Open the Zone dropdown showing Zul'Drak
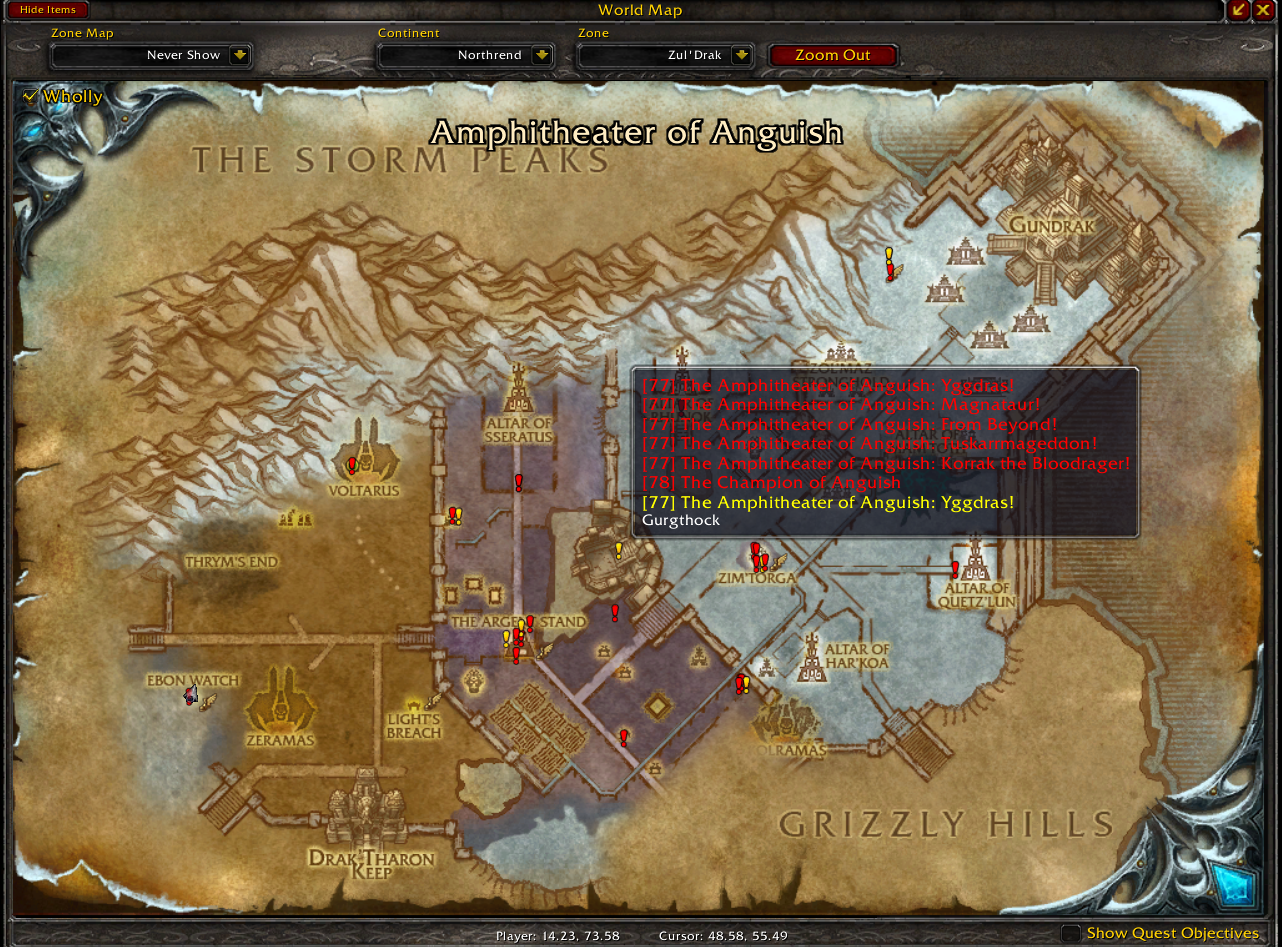The height and width of the screenshot is (947, 1282). (x=741, y=55)
